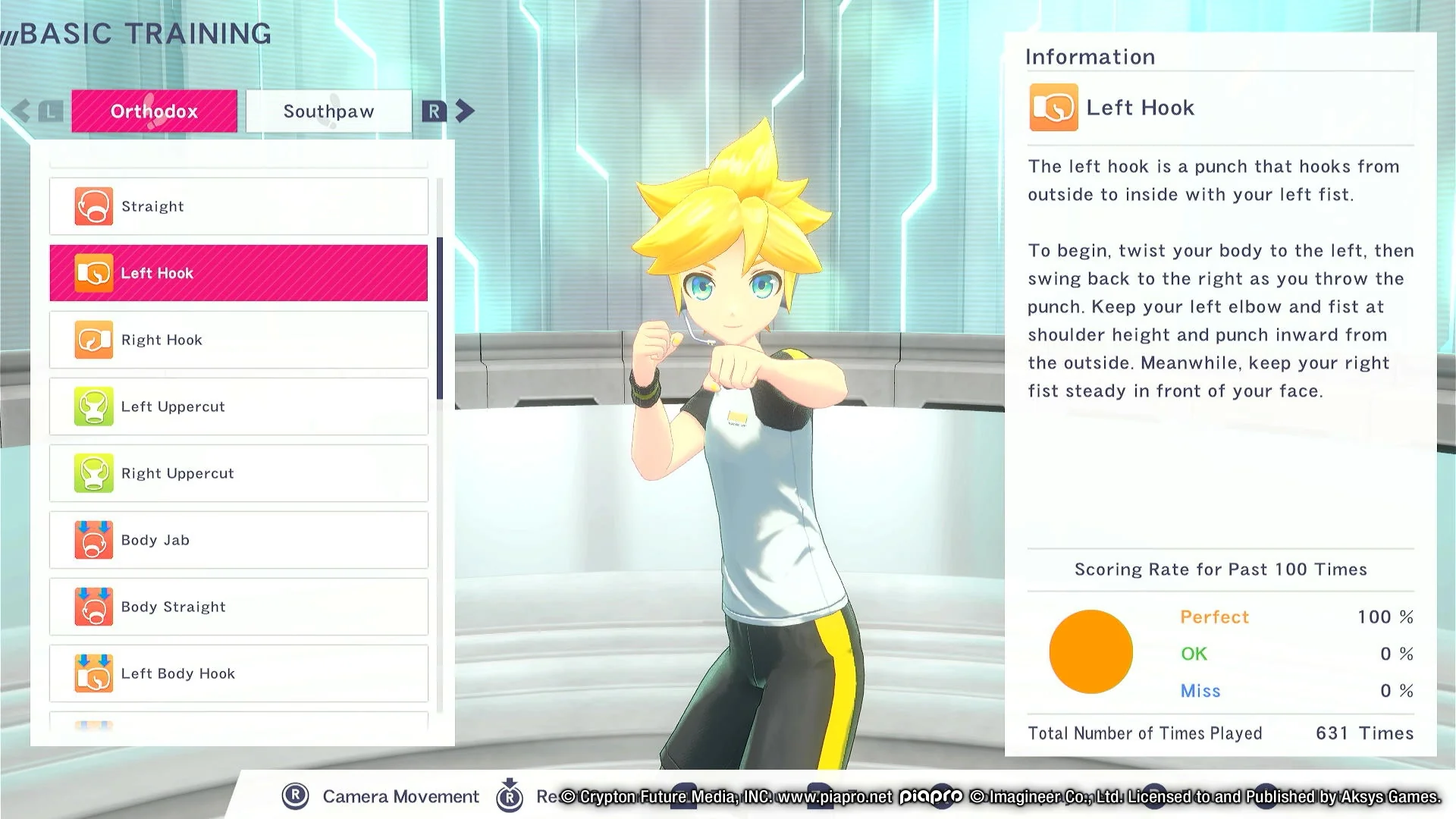The width and height of the screenshot is (1456, 819).
Task: Select the Right Hook punch icon
Action: [x=94, y=339]
